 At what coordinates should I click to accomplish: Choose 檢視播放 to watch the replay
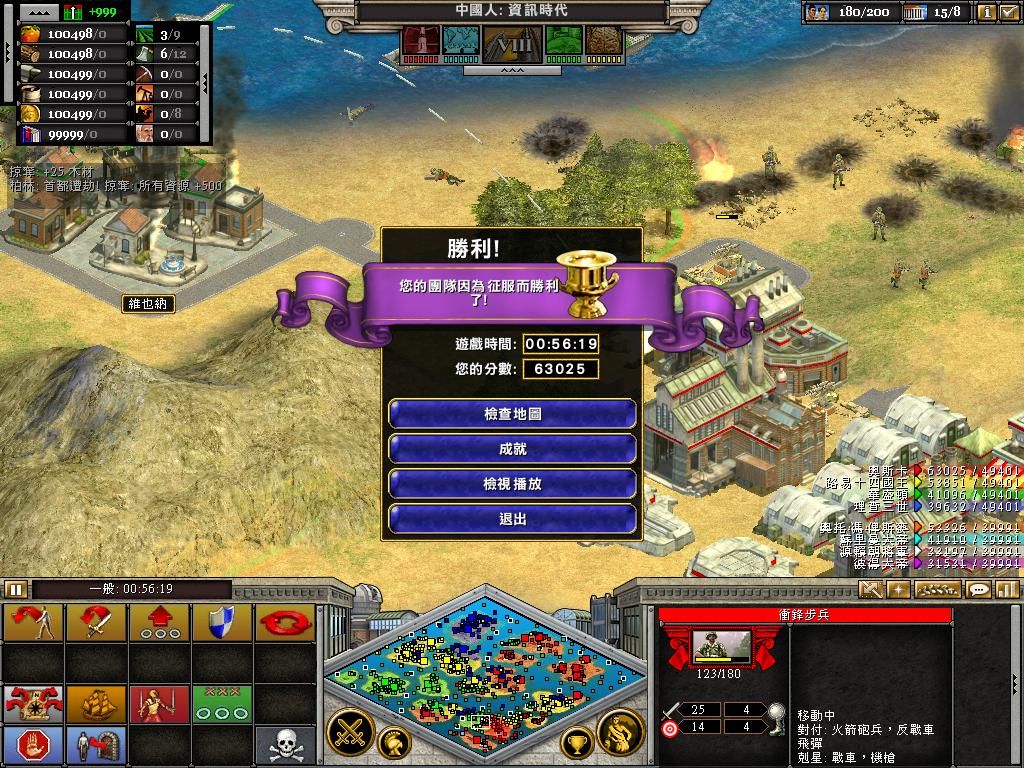(512, 484)
